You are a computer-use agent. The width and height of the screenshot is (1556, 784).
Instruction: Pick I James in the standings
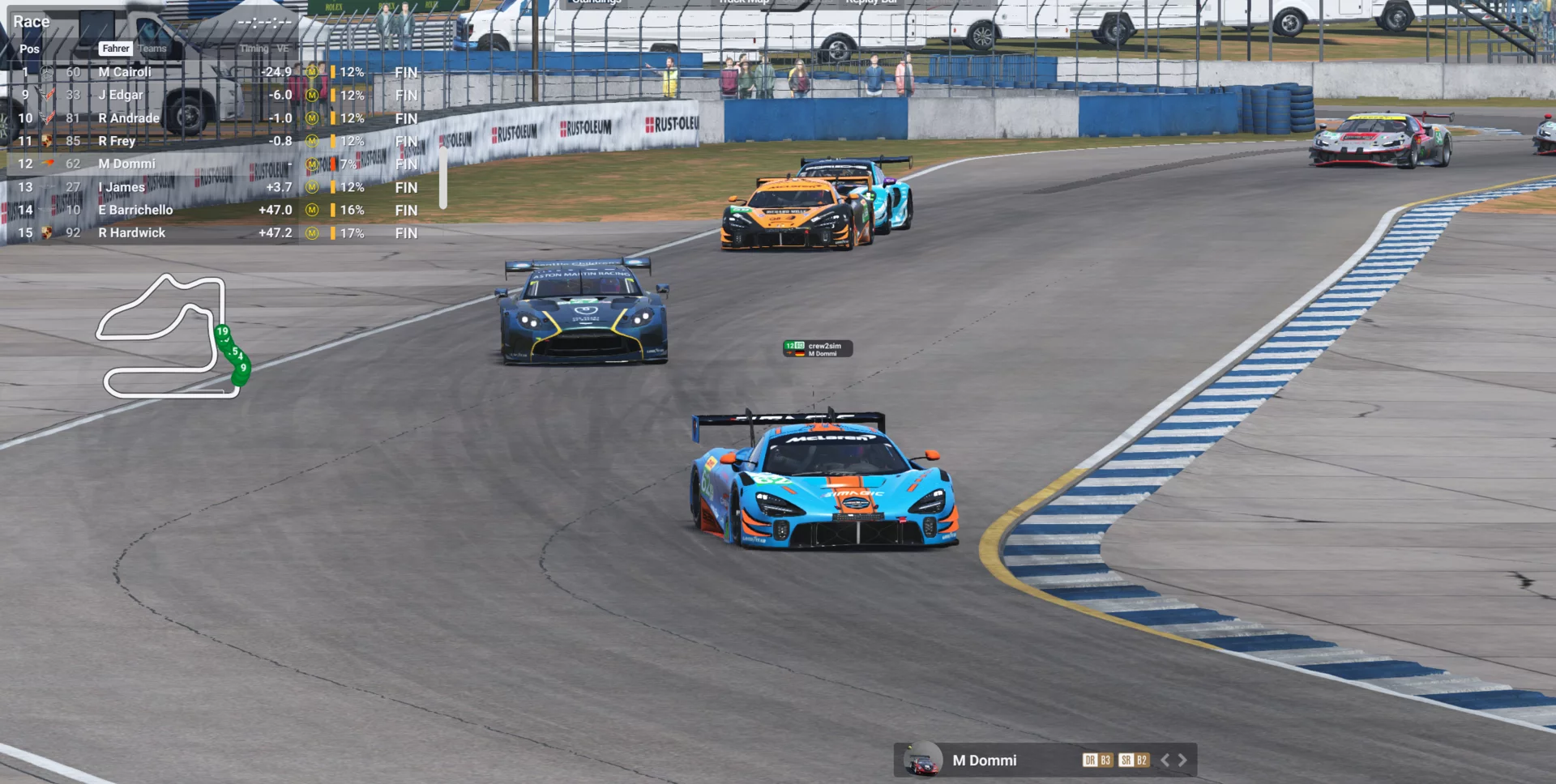[x=122, y=187]
